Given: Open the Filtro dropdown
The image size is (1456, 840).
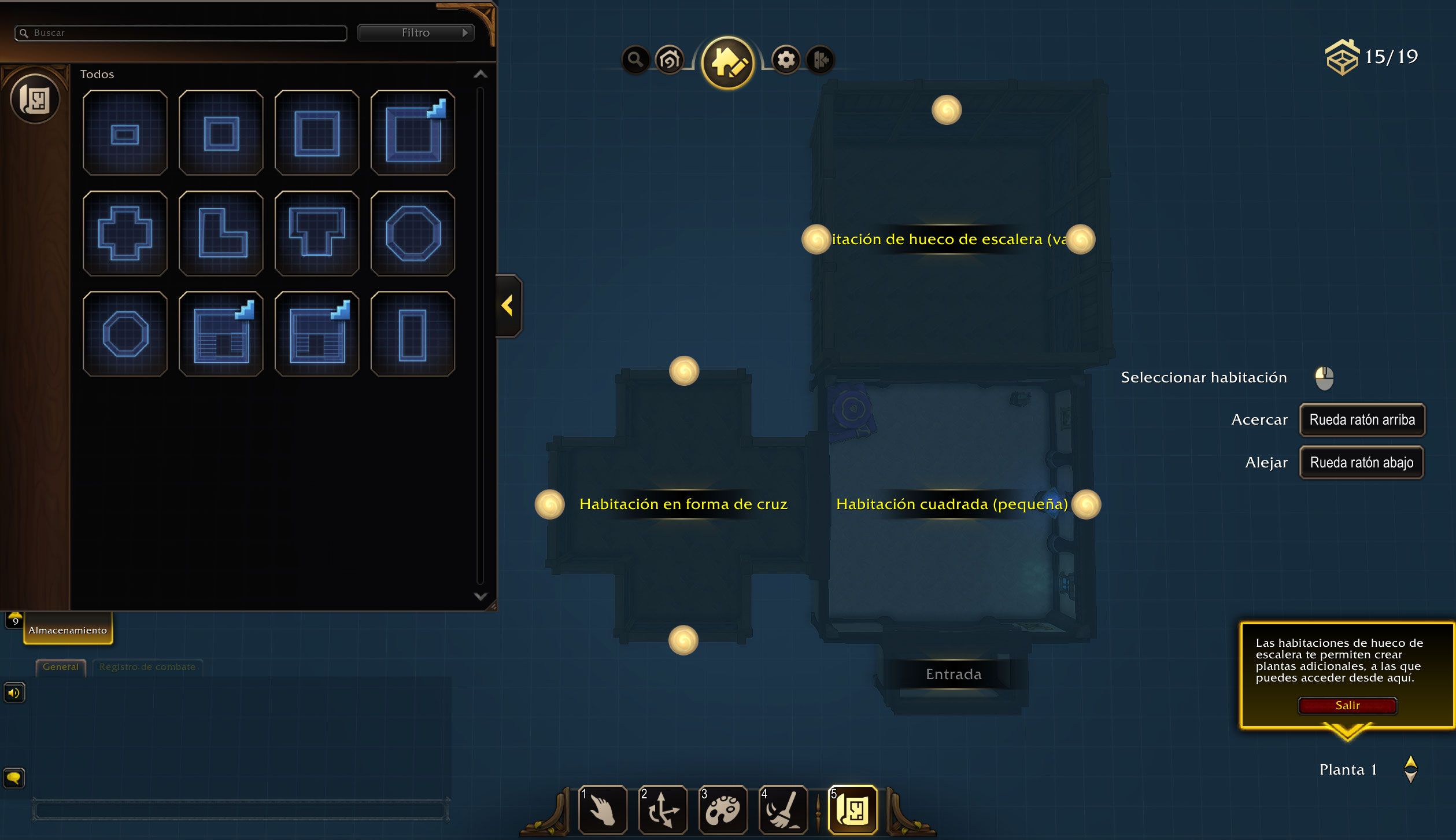Looking at the screenshot, I should (416, 33).
